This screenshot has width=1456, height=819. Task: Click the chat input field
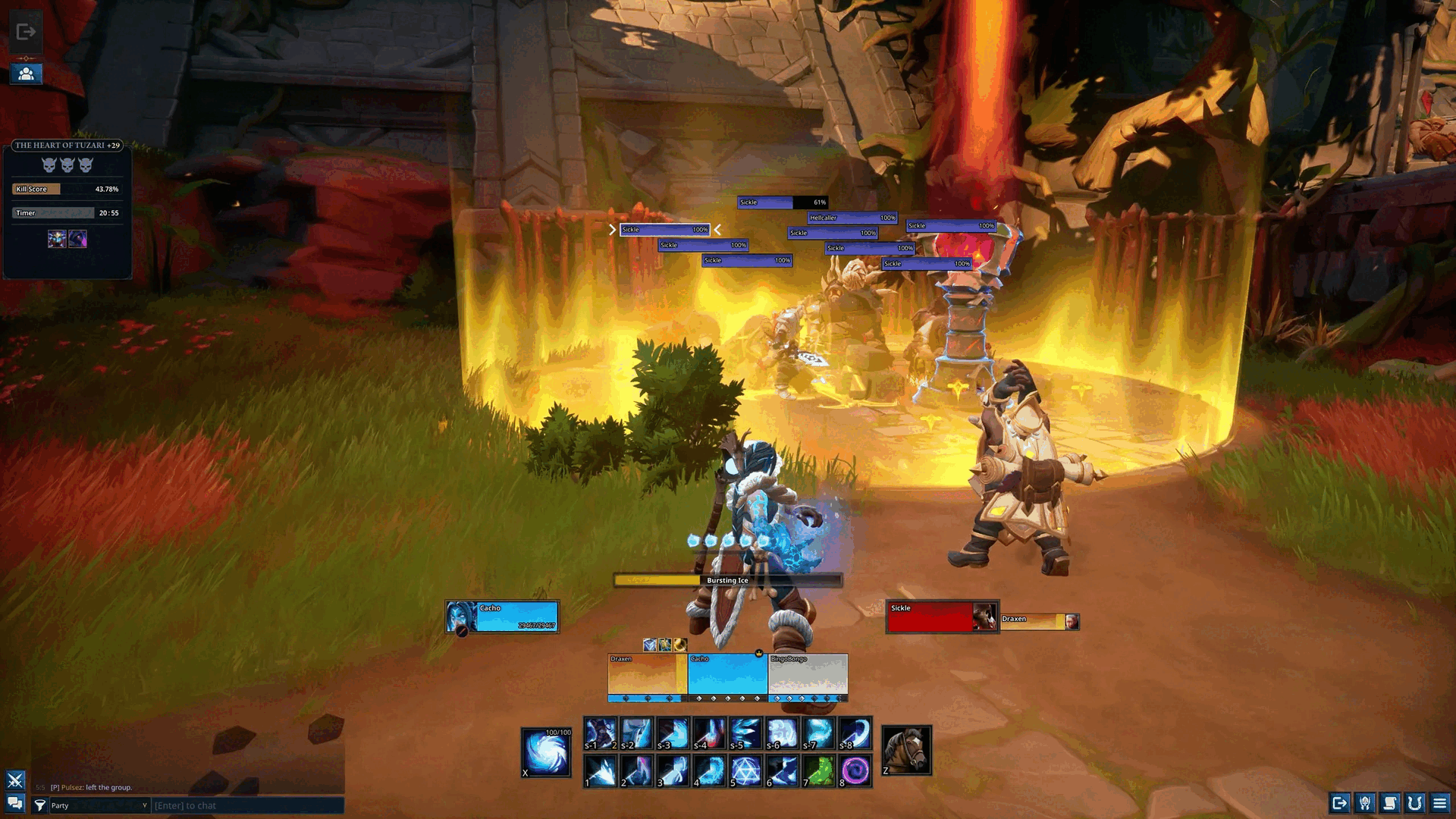click(247, 805)
